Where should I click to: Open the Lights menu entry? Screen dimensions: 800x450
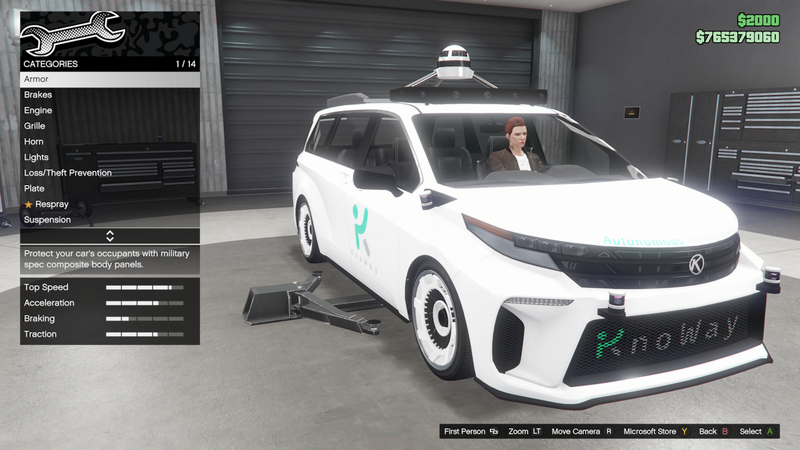(x=110, y=157)
